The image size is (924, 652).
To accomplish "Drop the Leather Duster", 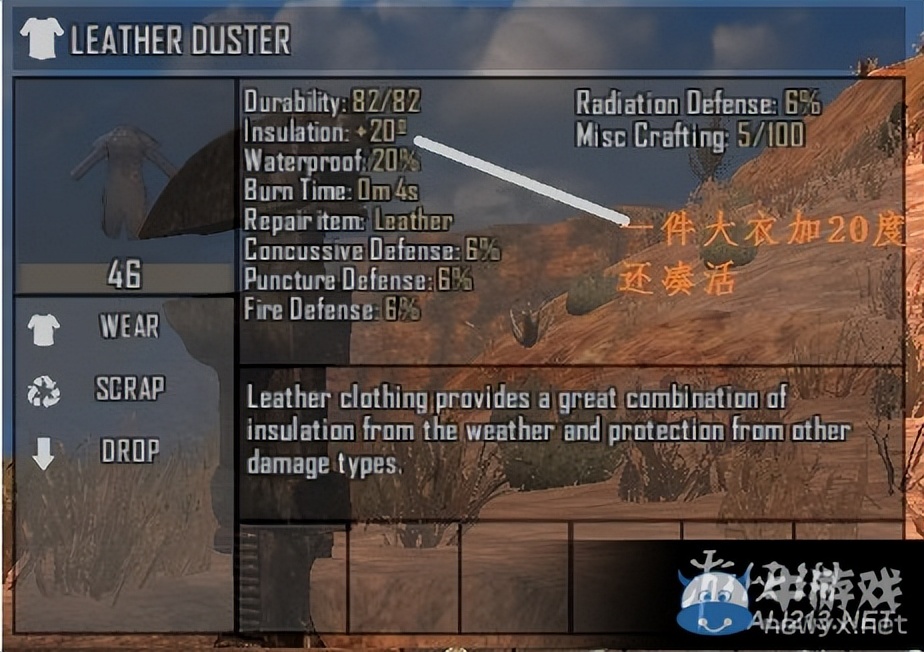I will (x=129, y=451).
